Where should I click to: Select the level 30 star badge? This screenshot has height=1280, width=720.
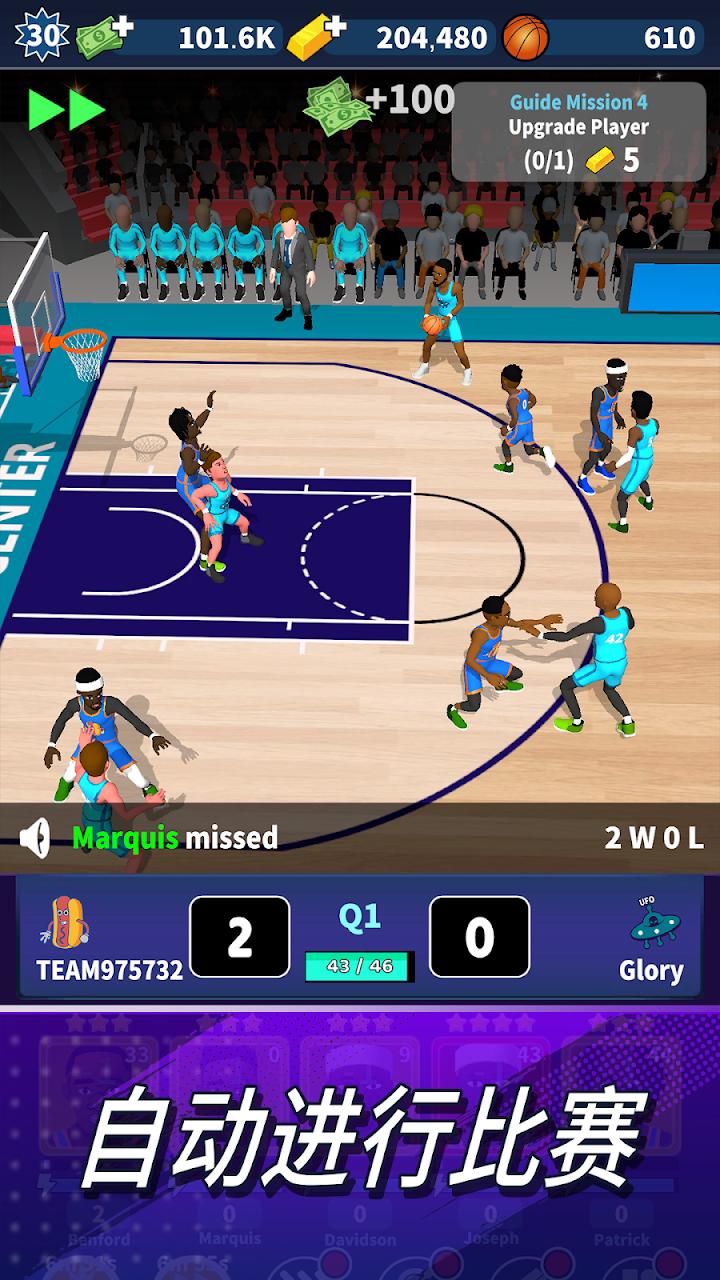click(x=41, y=35)
